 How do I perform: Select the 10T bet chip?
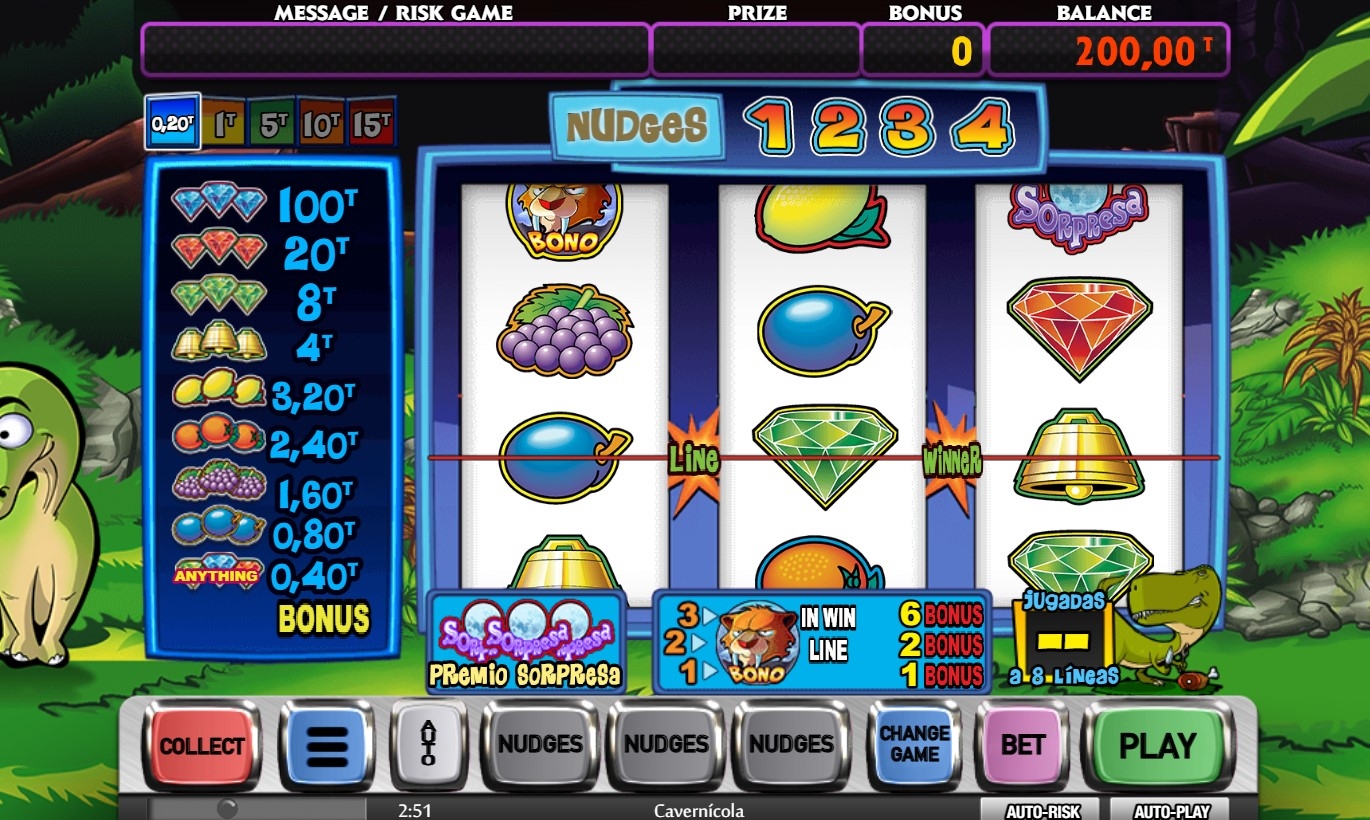[321, 123]
